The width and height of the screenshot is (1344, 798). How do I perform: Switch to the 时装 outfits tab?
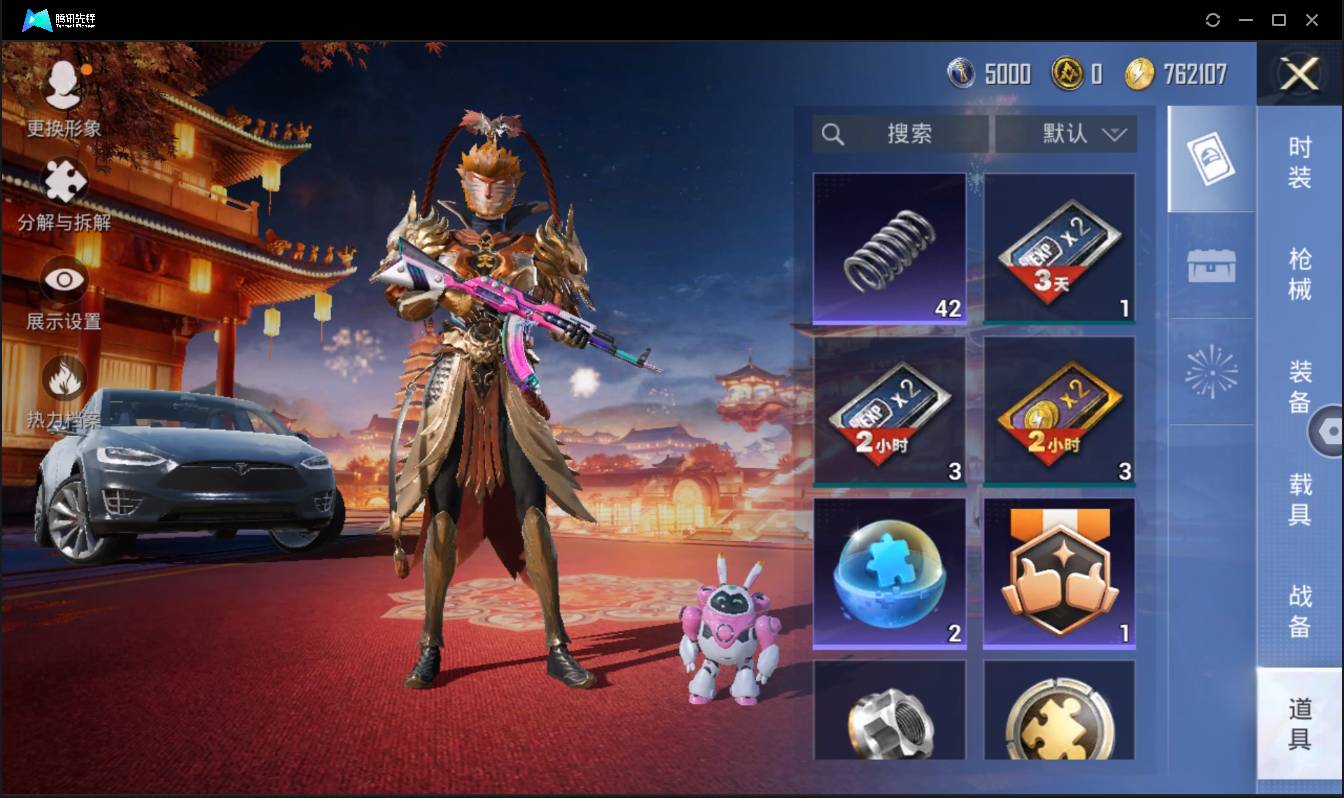[x=1299, y=162]
